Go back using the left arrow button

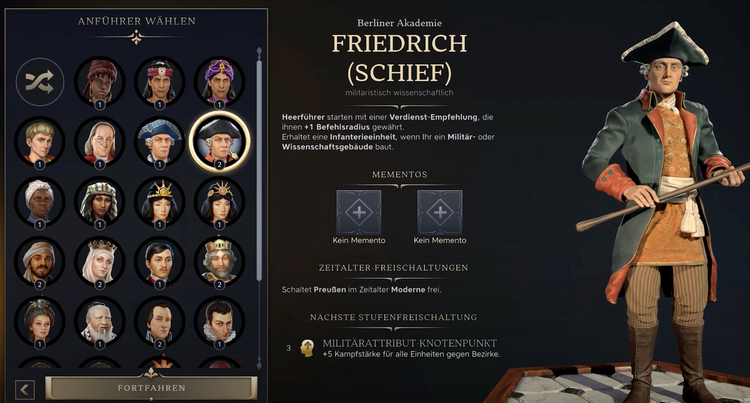[25, 389]
